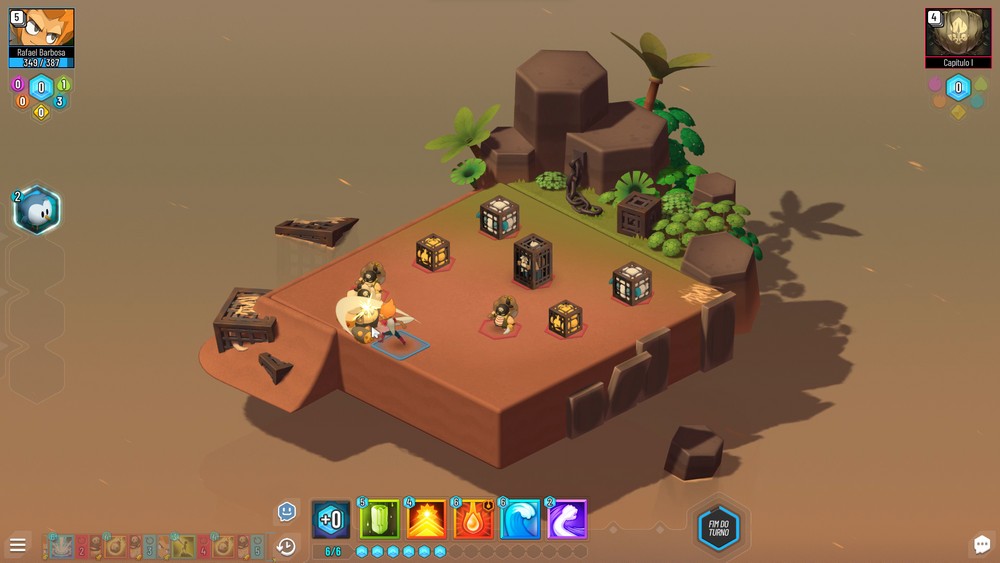Click the +0 shield ability icon
This screenshot has width=1000, height=563.
click(x=331, y=520)
